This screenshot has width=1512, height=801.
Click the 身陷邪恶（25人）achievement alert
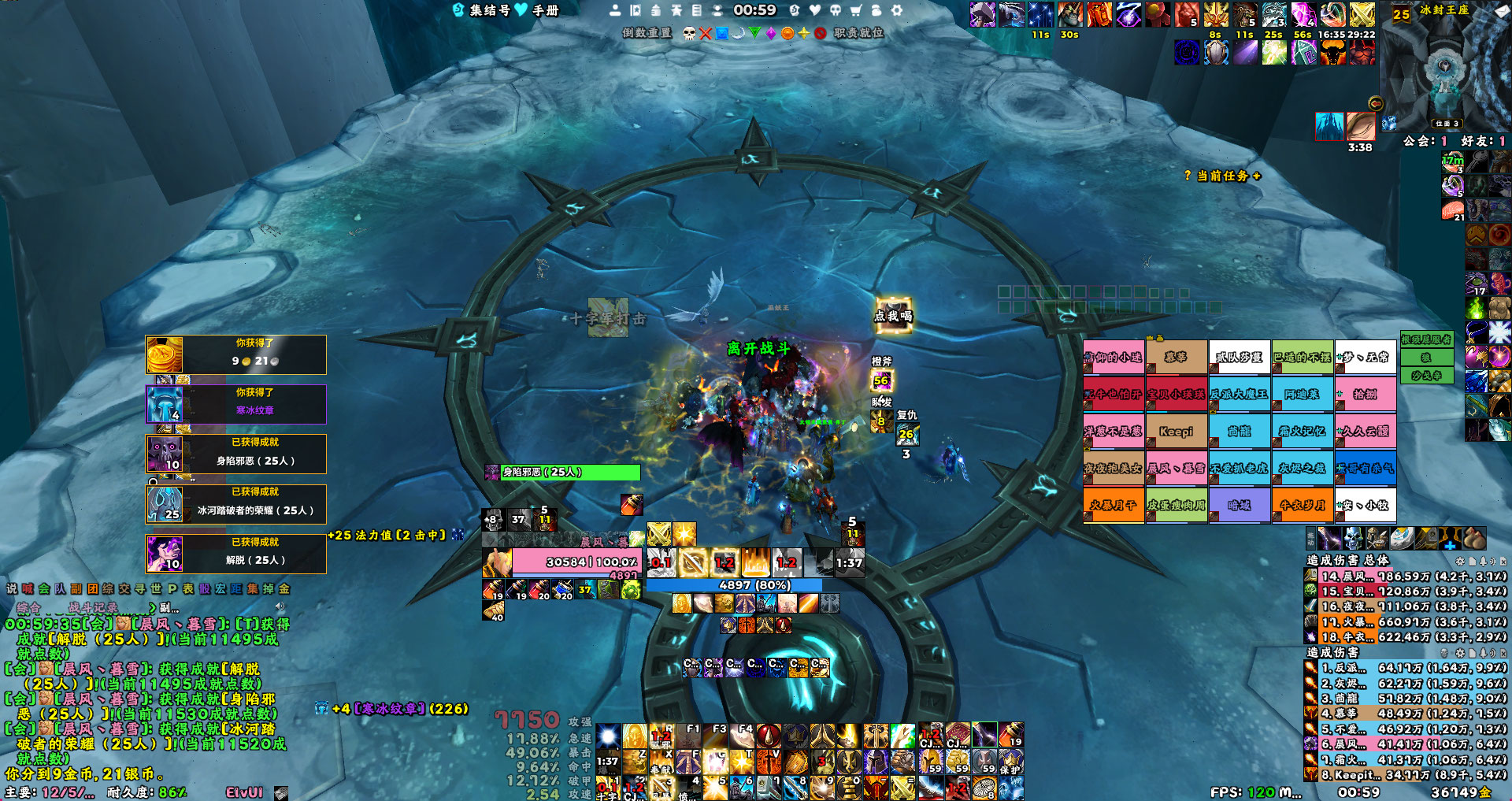pos(236,454)
